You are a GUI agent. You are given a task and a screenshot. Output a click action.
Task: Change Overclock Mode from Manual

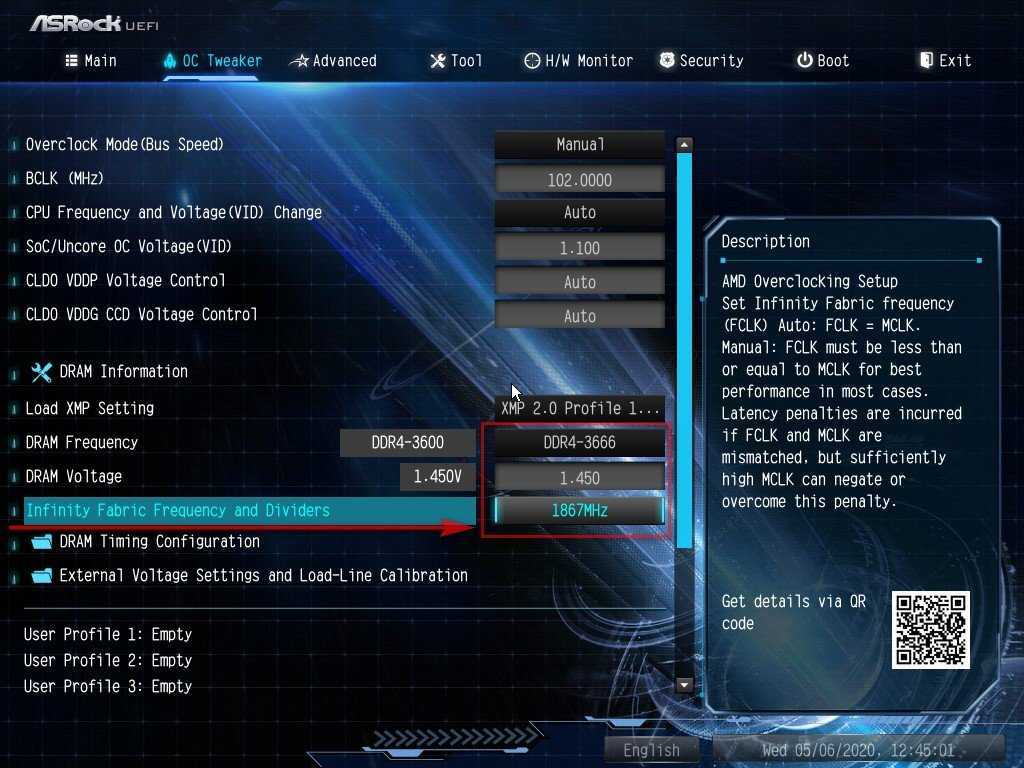pyautogui.click(x=580, y=145)
